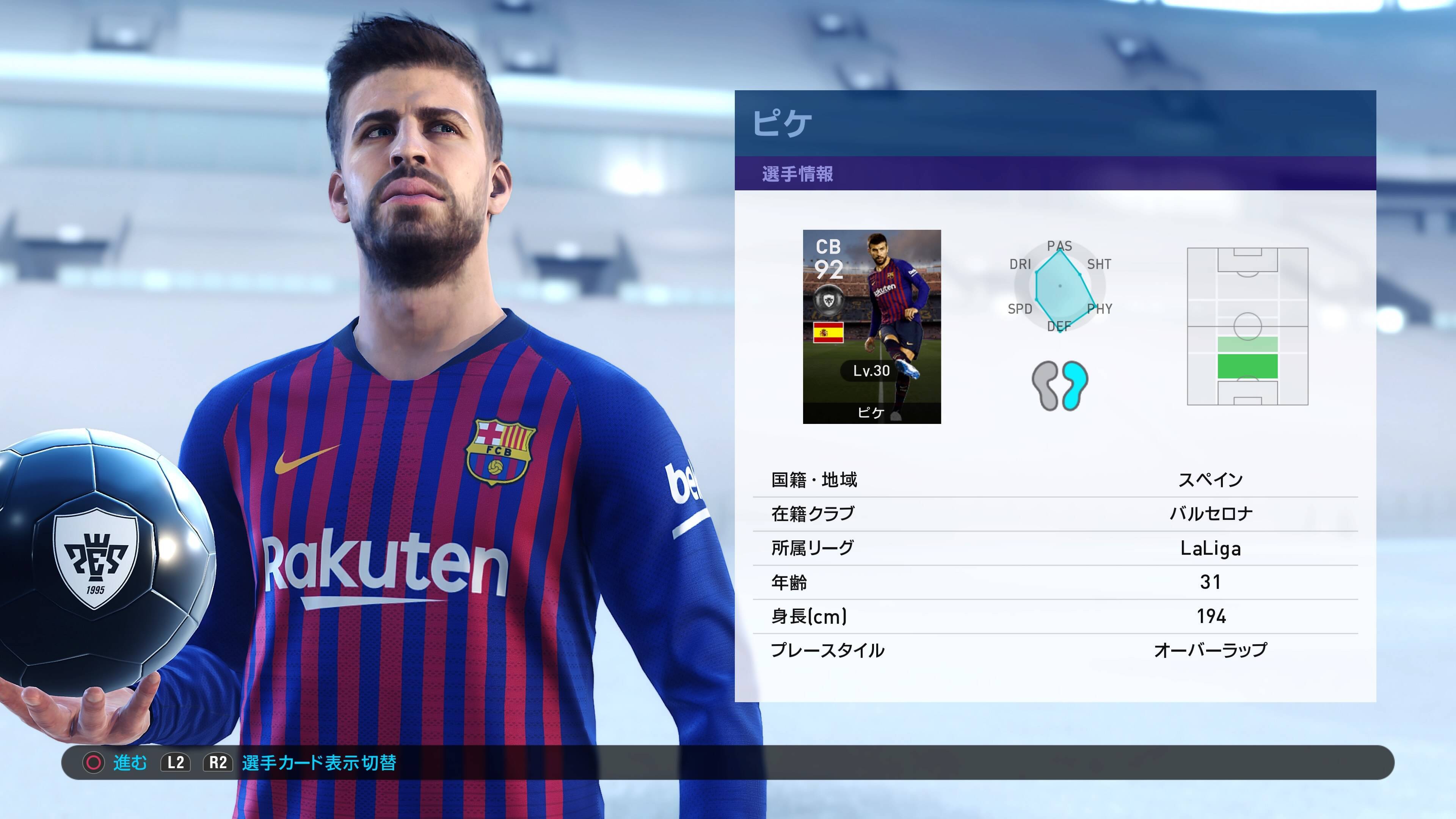Image resolution: width=1456 pixels, height=819 pixels.
Task: Click the player ability radar chart
Action: click(1060, 287)
